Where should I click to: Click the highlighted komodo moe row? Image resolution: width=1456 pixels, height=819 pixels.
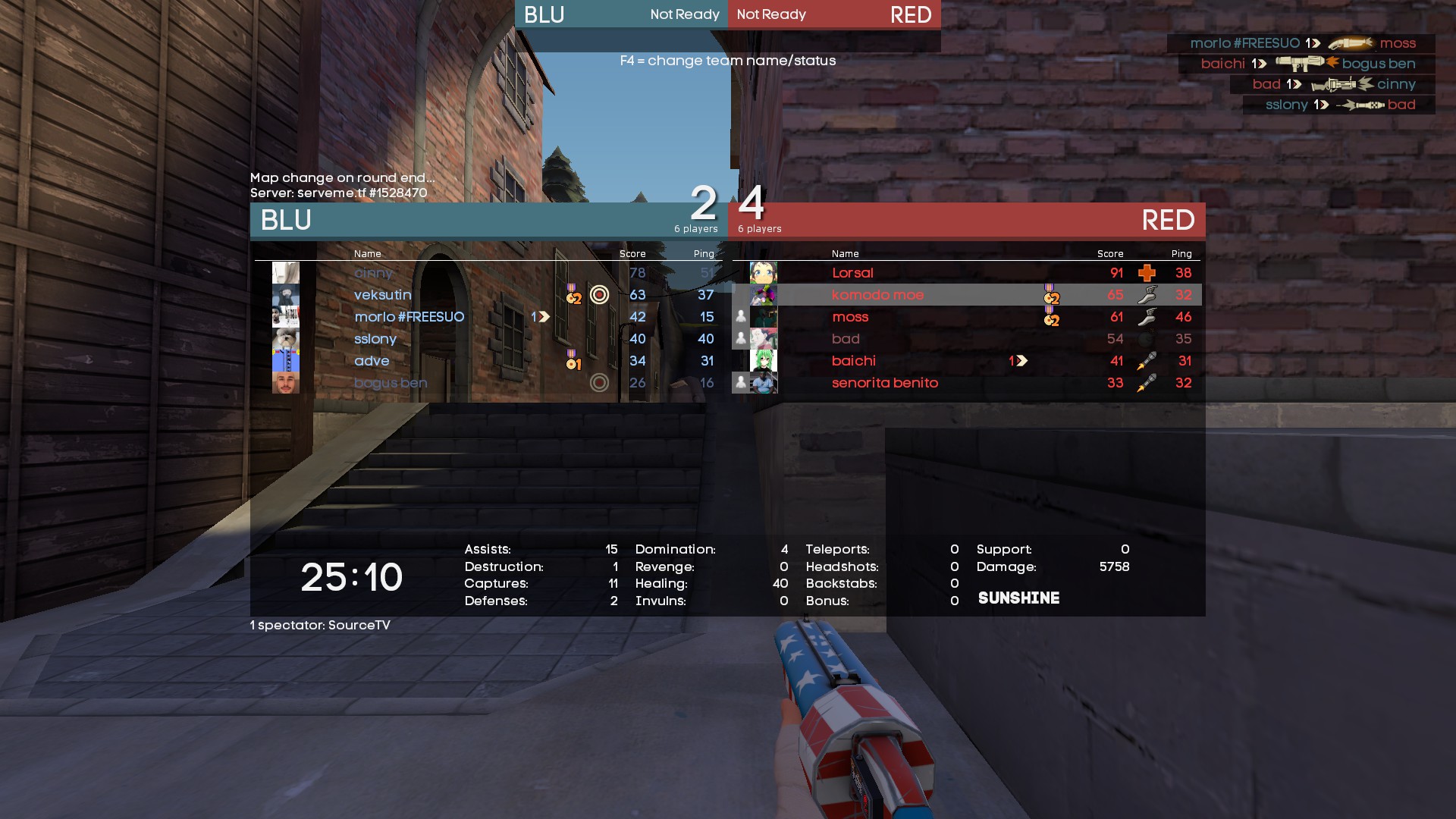[877, 295]
